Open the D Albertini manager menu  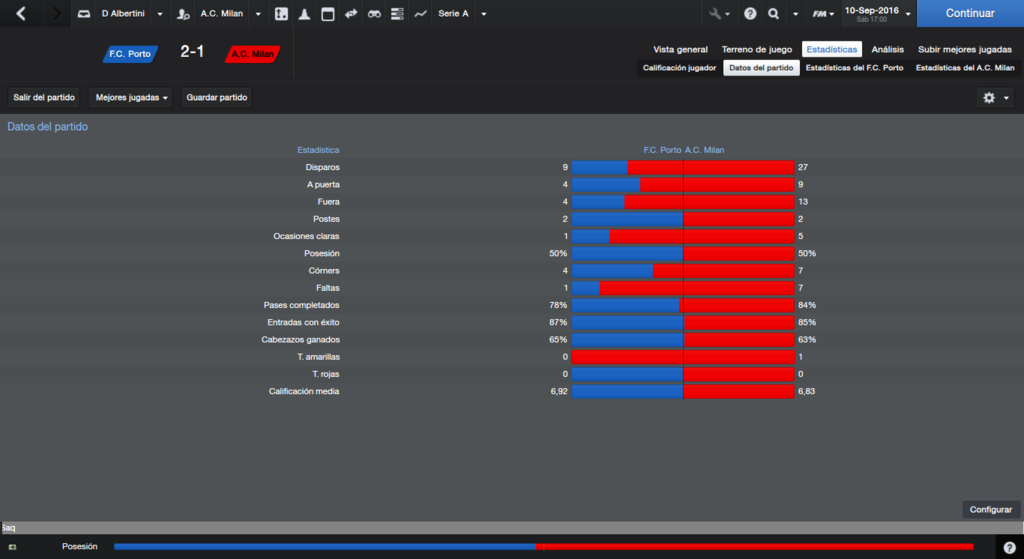click(118, 14)
